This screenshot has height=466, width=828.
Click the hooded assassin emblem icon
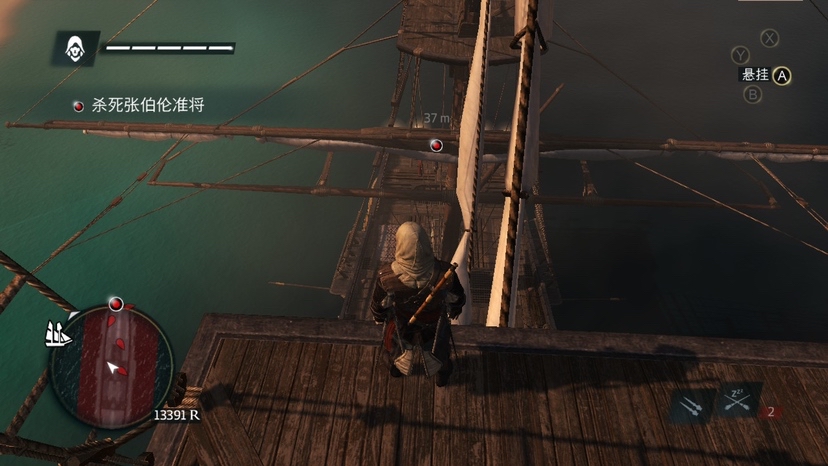(76, 47)
